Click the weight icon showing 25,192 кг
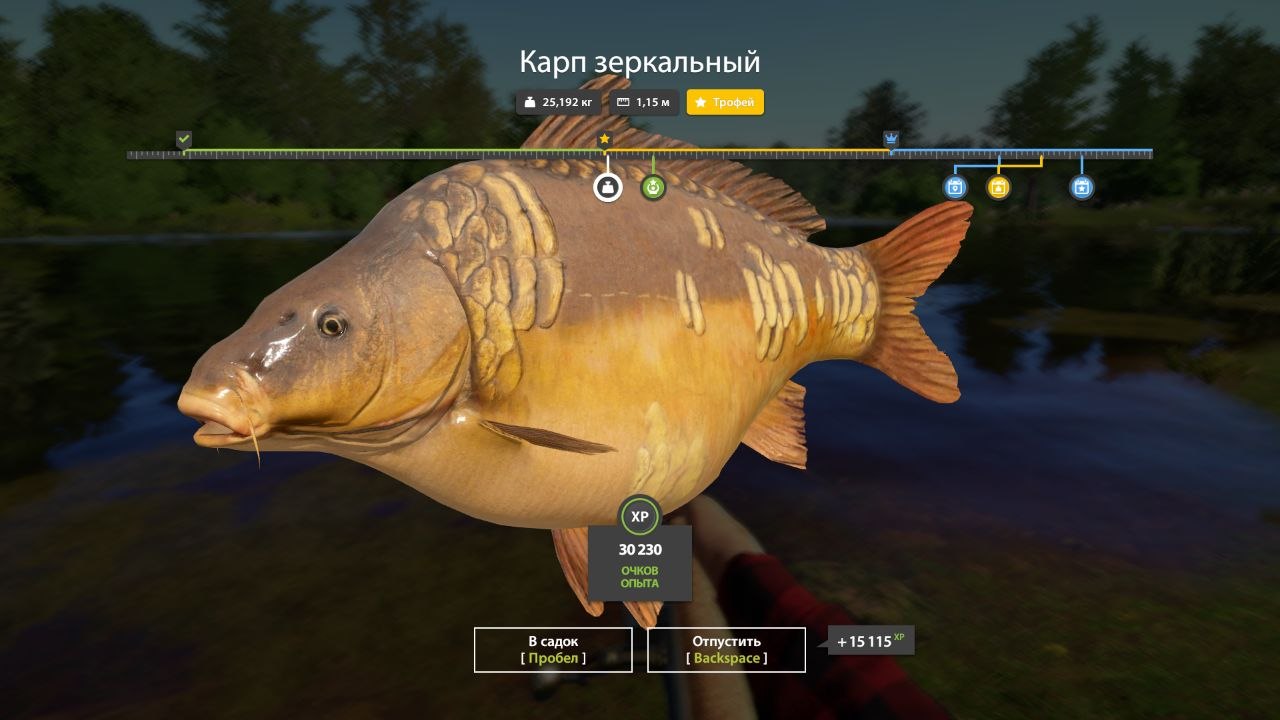This screenshot has height=720, width=1280. (x=529, y=101)
